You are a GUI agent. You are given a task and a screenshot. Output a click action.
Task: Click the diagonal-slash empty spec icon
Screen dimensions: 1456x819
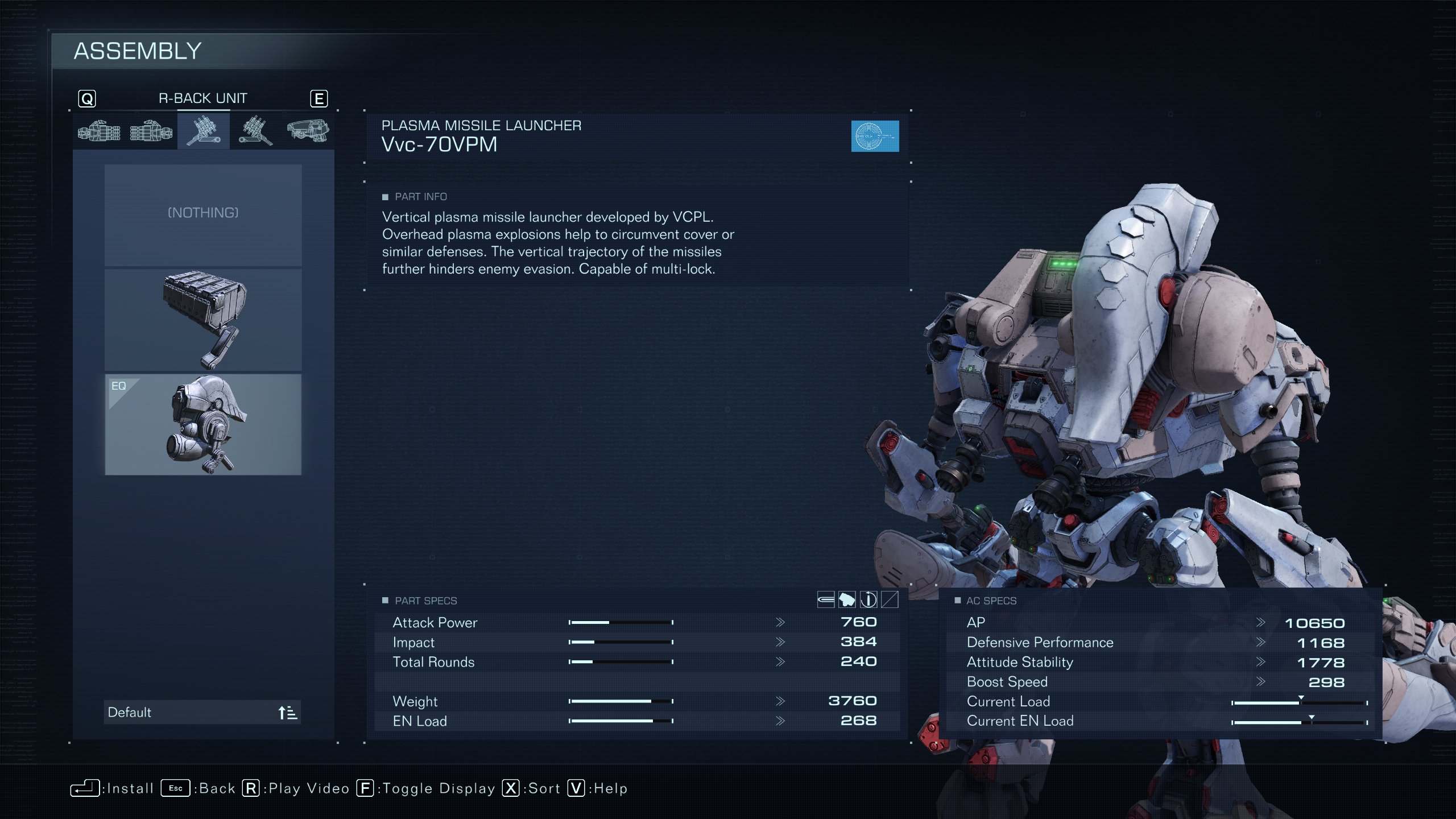coord(890,599)
